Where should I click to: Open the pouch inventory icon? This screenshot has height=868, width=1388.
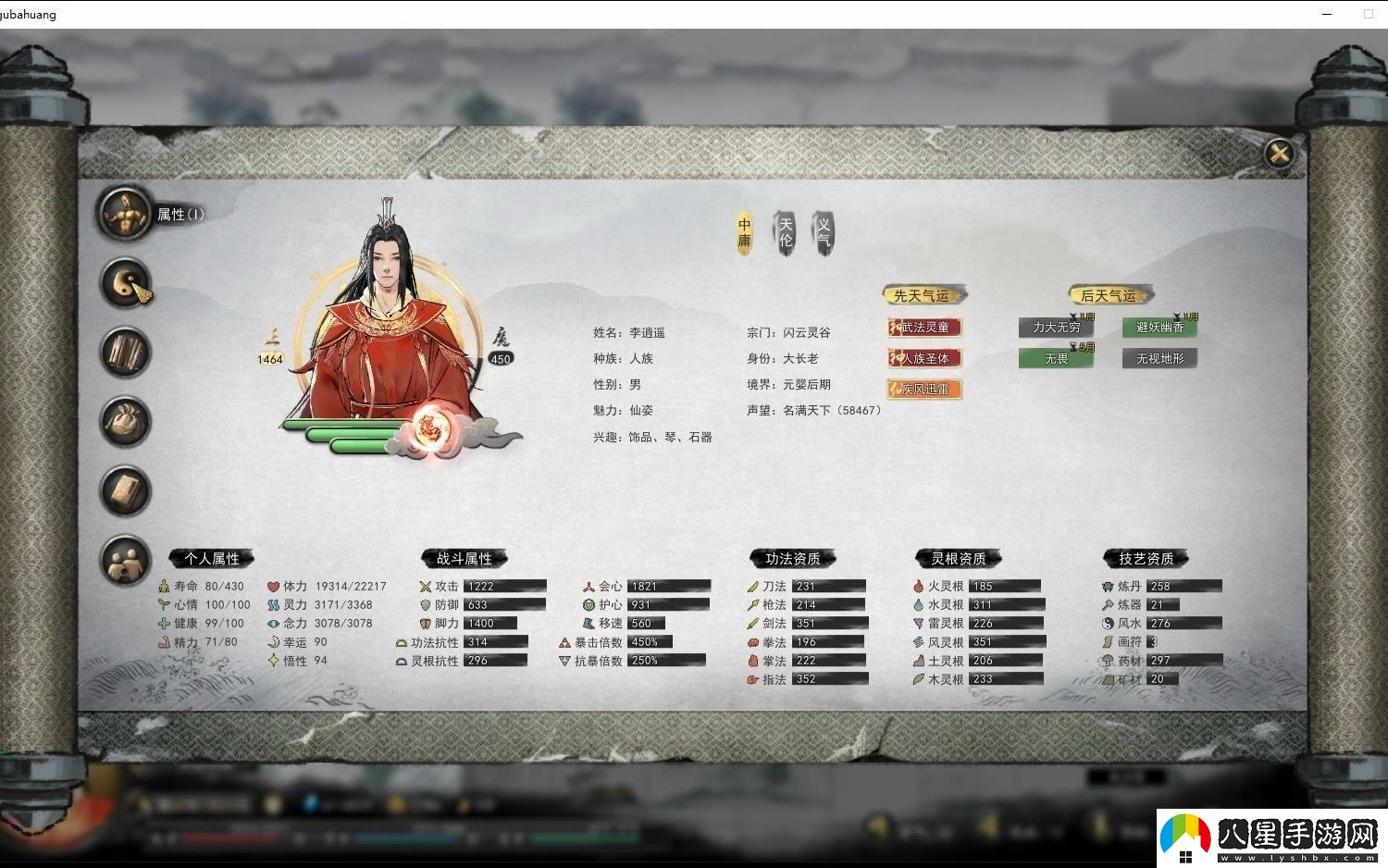coord(125,422)
